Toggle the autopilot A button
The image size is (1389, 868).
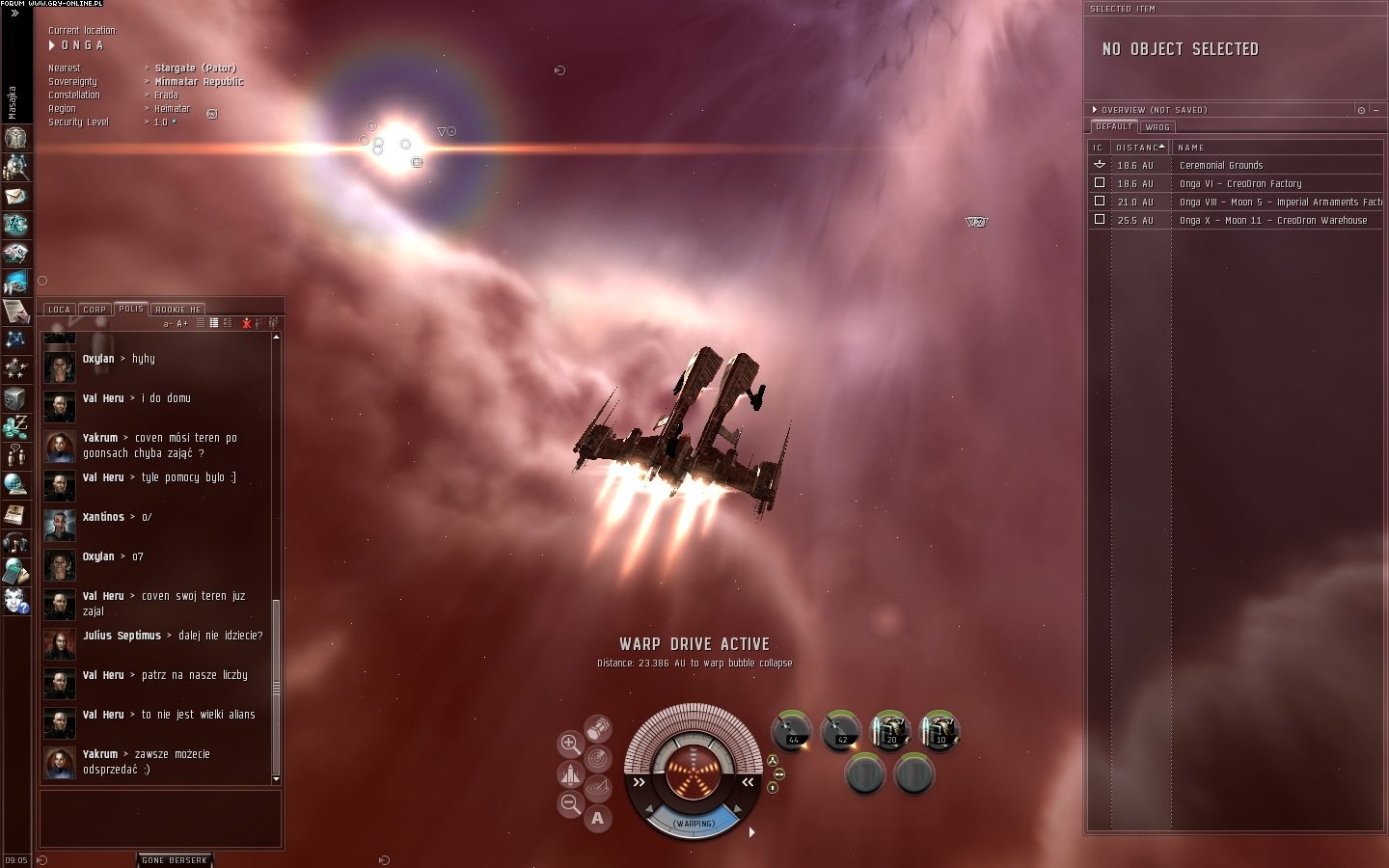(x=597, y=819)
